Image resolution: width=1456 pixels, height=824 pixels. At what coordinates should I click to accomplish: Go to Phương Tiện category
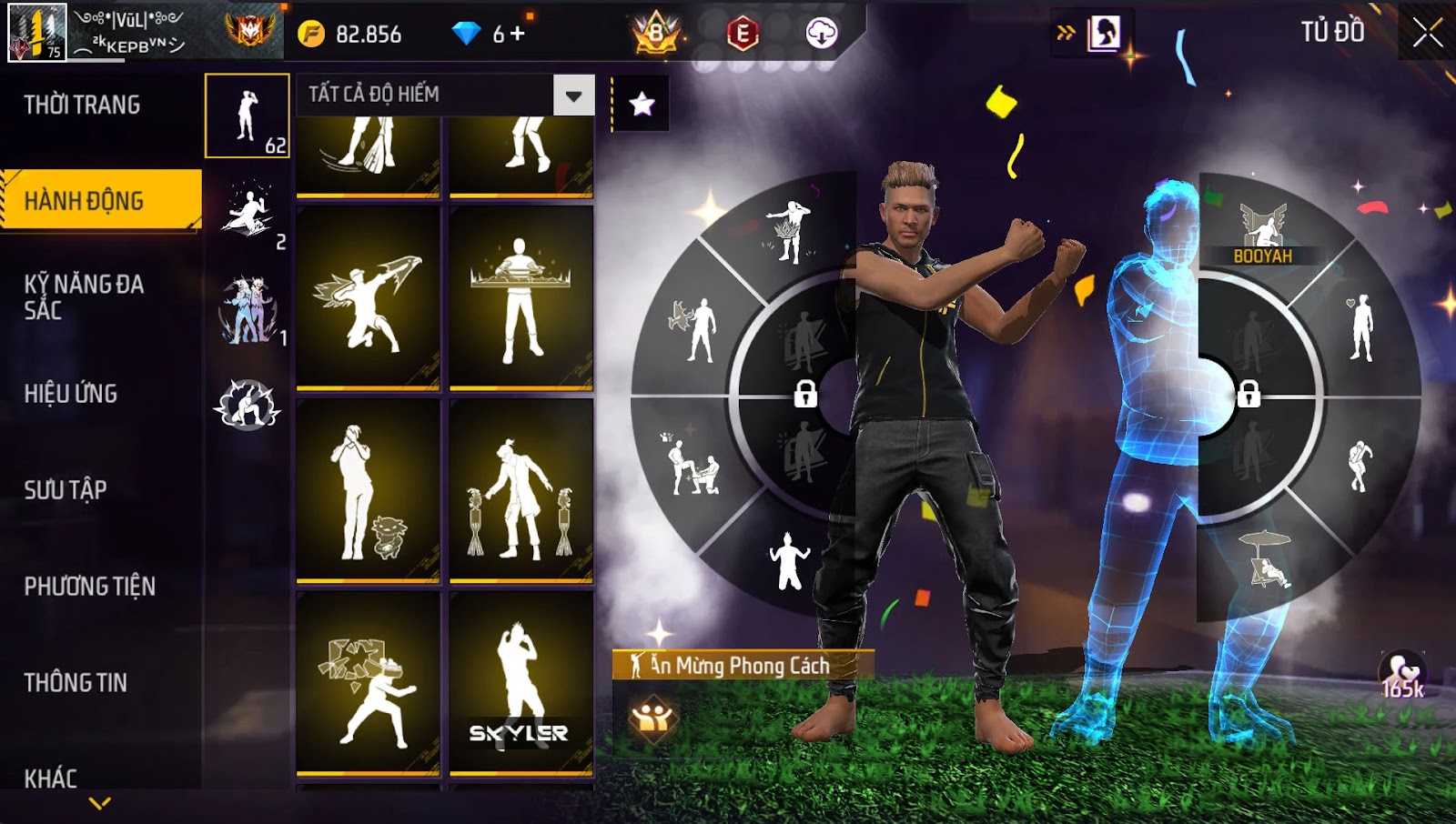tap(89, 587)
